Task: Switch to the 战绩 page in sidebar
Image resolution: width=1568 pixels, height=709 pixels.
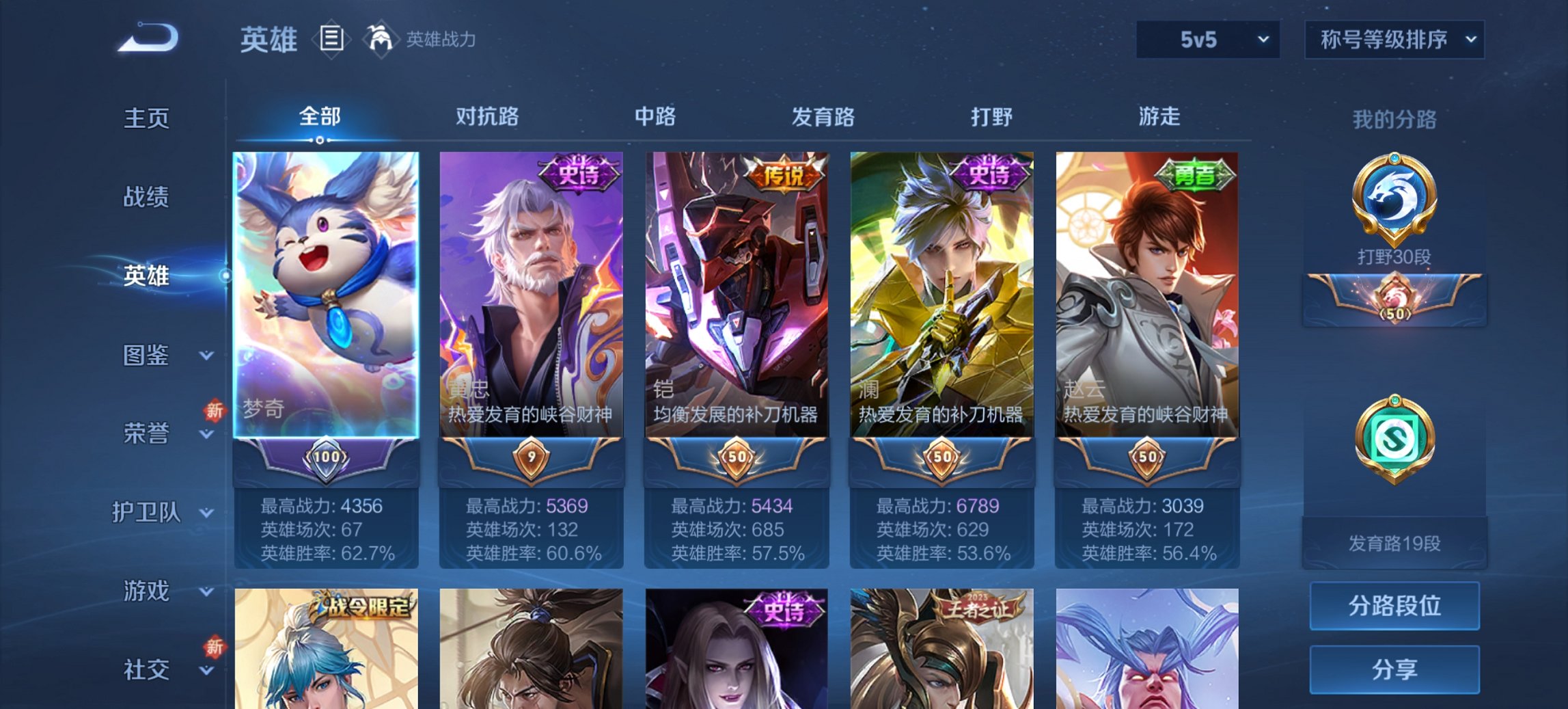Action: (146, 198)
